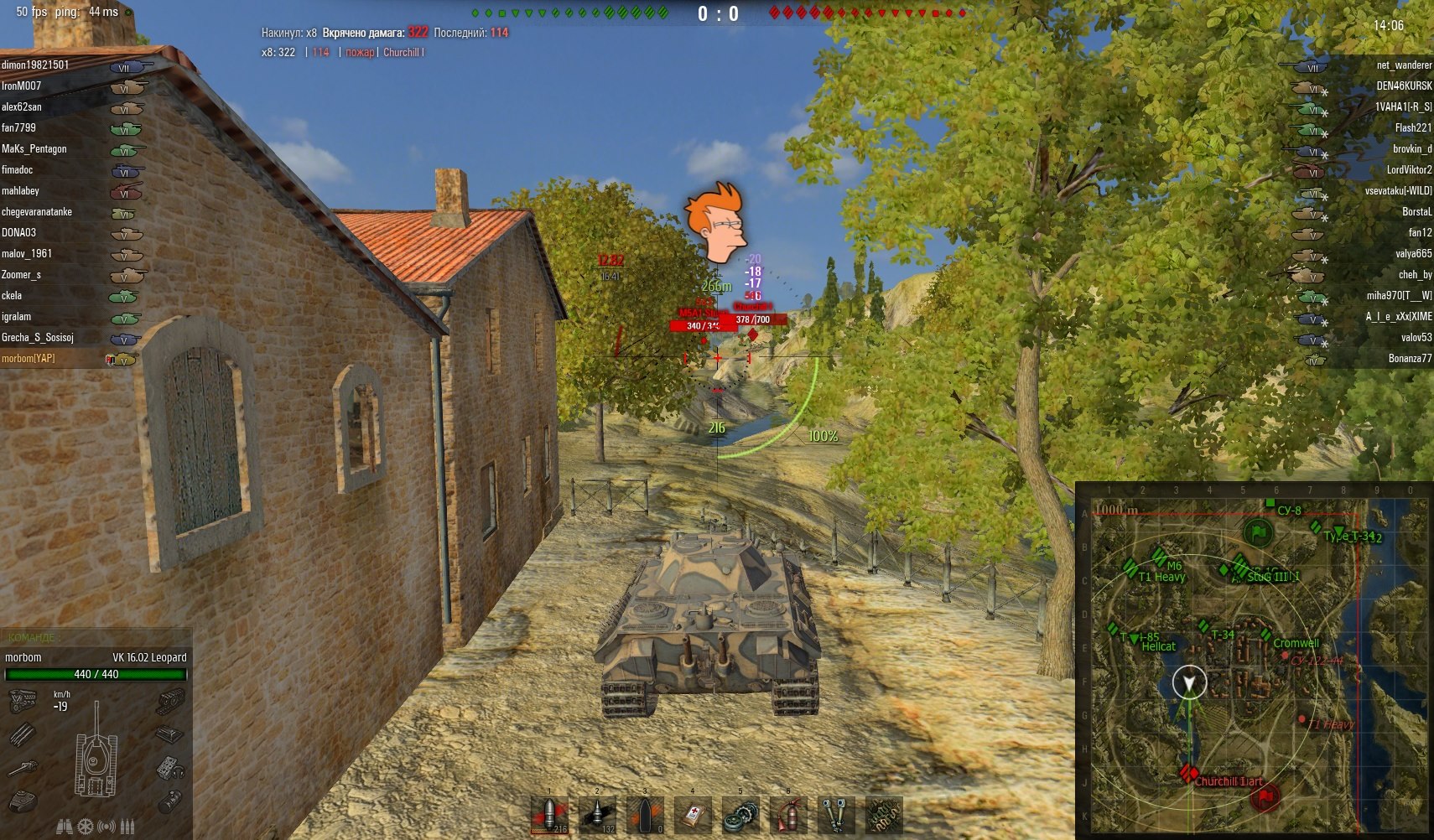The image size is (1434, 840).
Task: Use the first aid kit consumable
Action: [x=693, y=815]
